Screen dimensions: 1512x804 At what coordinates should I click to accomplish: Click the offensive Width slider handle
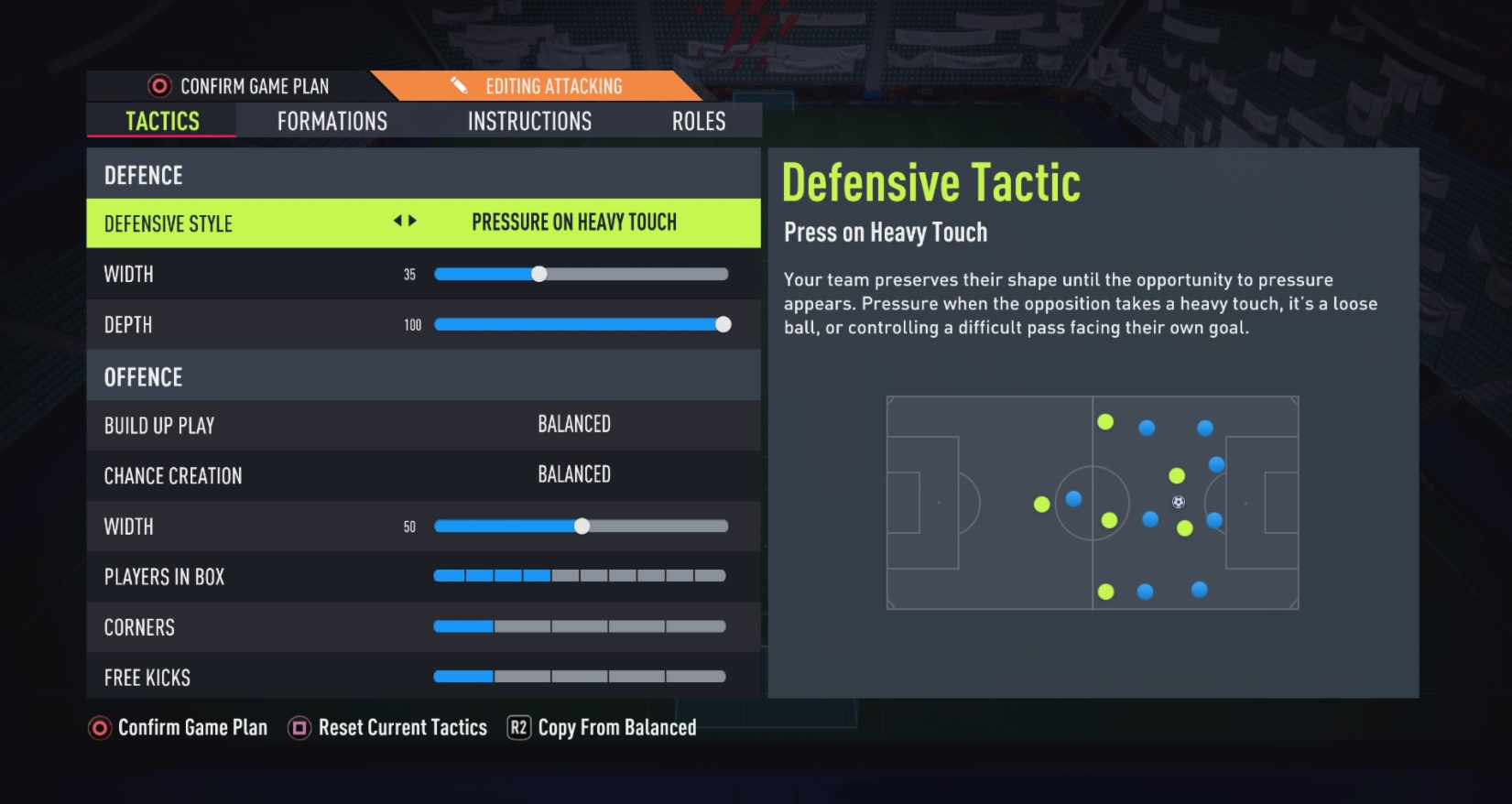pyautogui.click(x=581, y=527)
